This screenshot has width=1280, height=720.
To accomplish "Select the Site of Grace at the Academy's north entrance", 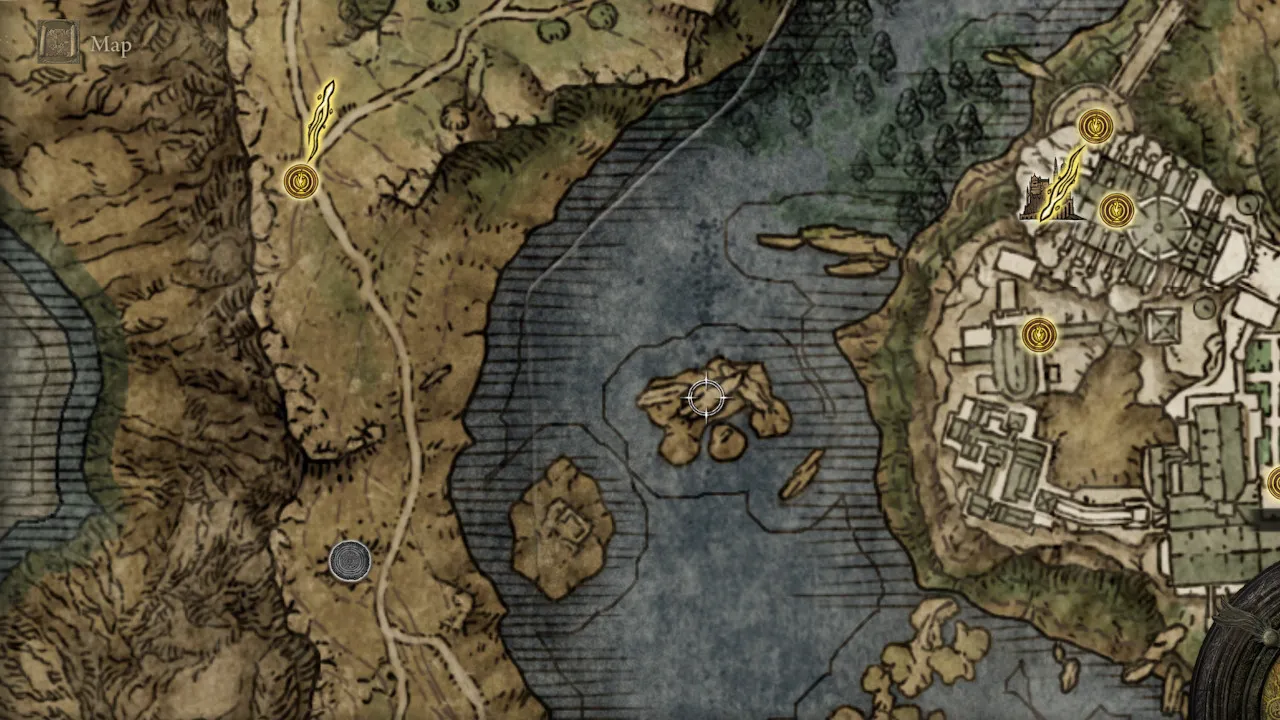I will pyautogui.click(x=1094, y=125).
